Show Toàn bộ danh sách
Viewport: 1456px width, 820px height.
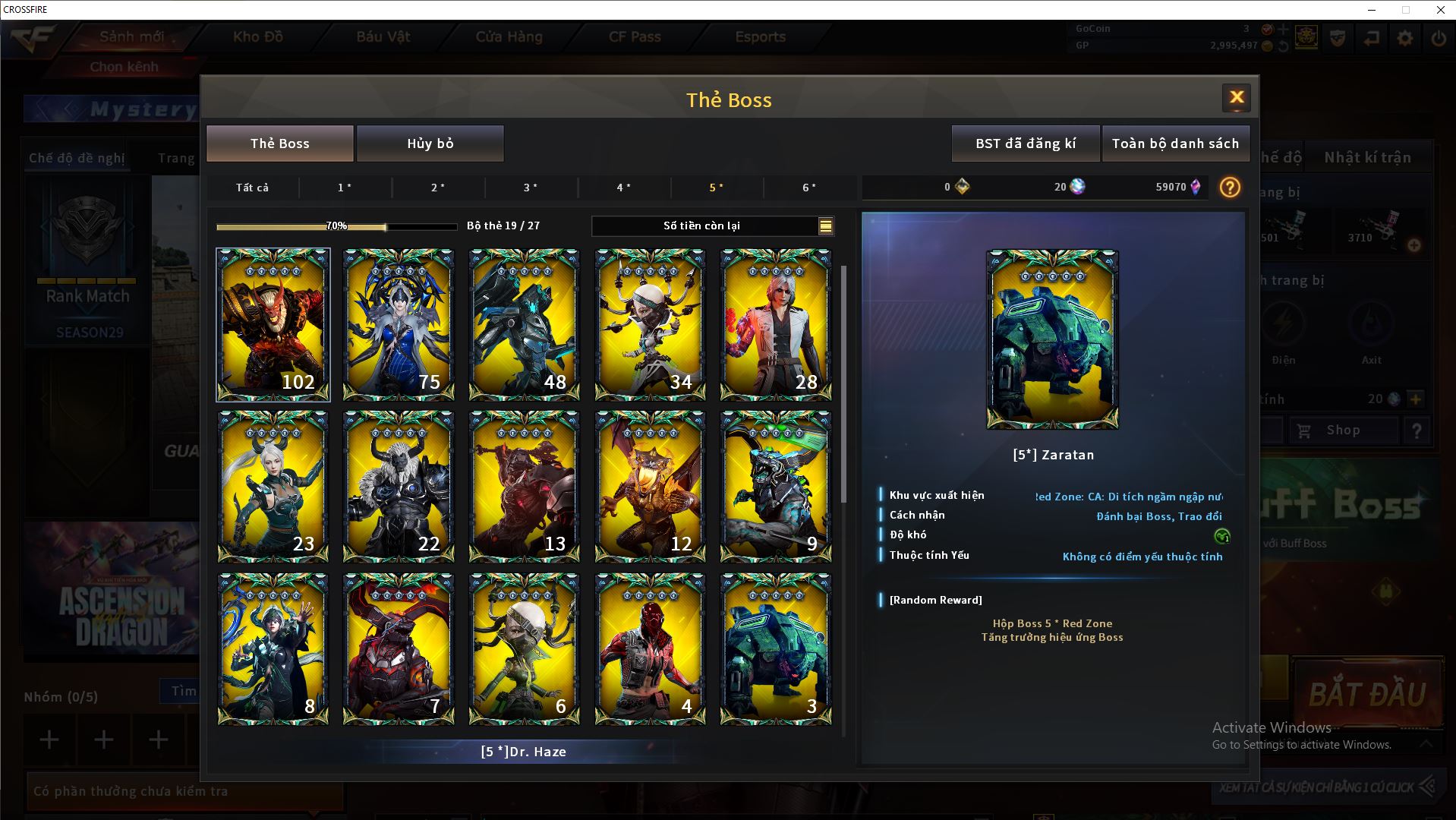pyautogui.click(x=1175, y=143)
